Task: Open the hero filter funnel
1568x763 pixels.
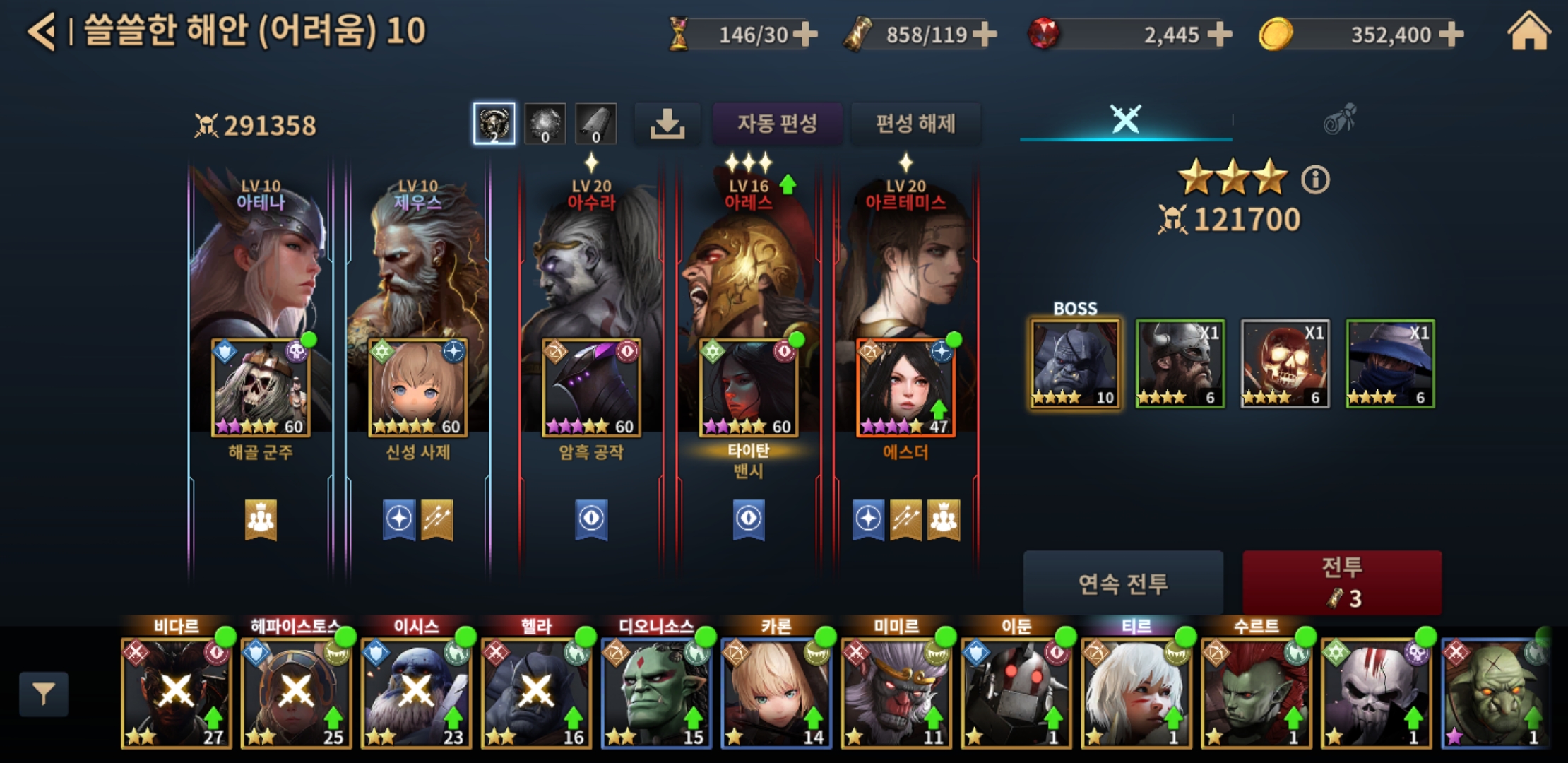Action: coord(44,694)
